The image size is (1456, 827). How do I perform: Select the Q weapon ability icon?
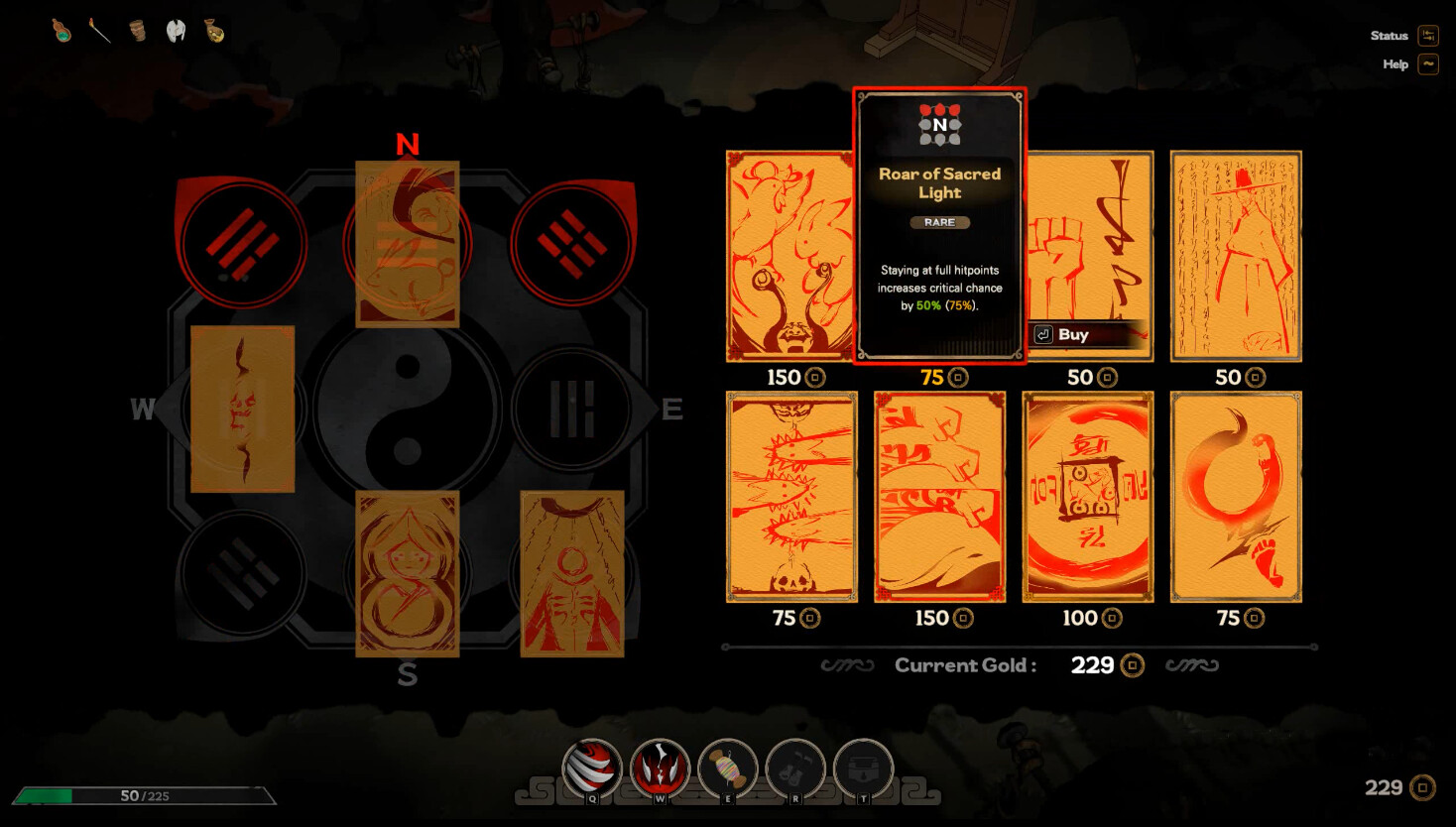[x=592, y=768]
